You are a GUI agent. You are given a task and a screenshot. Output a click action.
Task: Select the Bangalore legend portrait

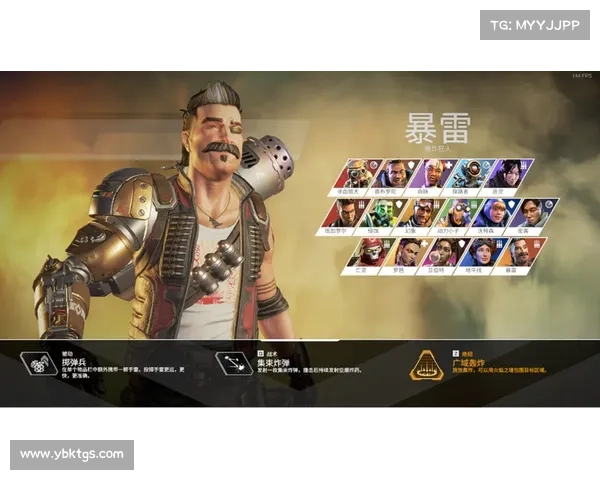click(x=345, y=213)
